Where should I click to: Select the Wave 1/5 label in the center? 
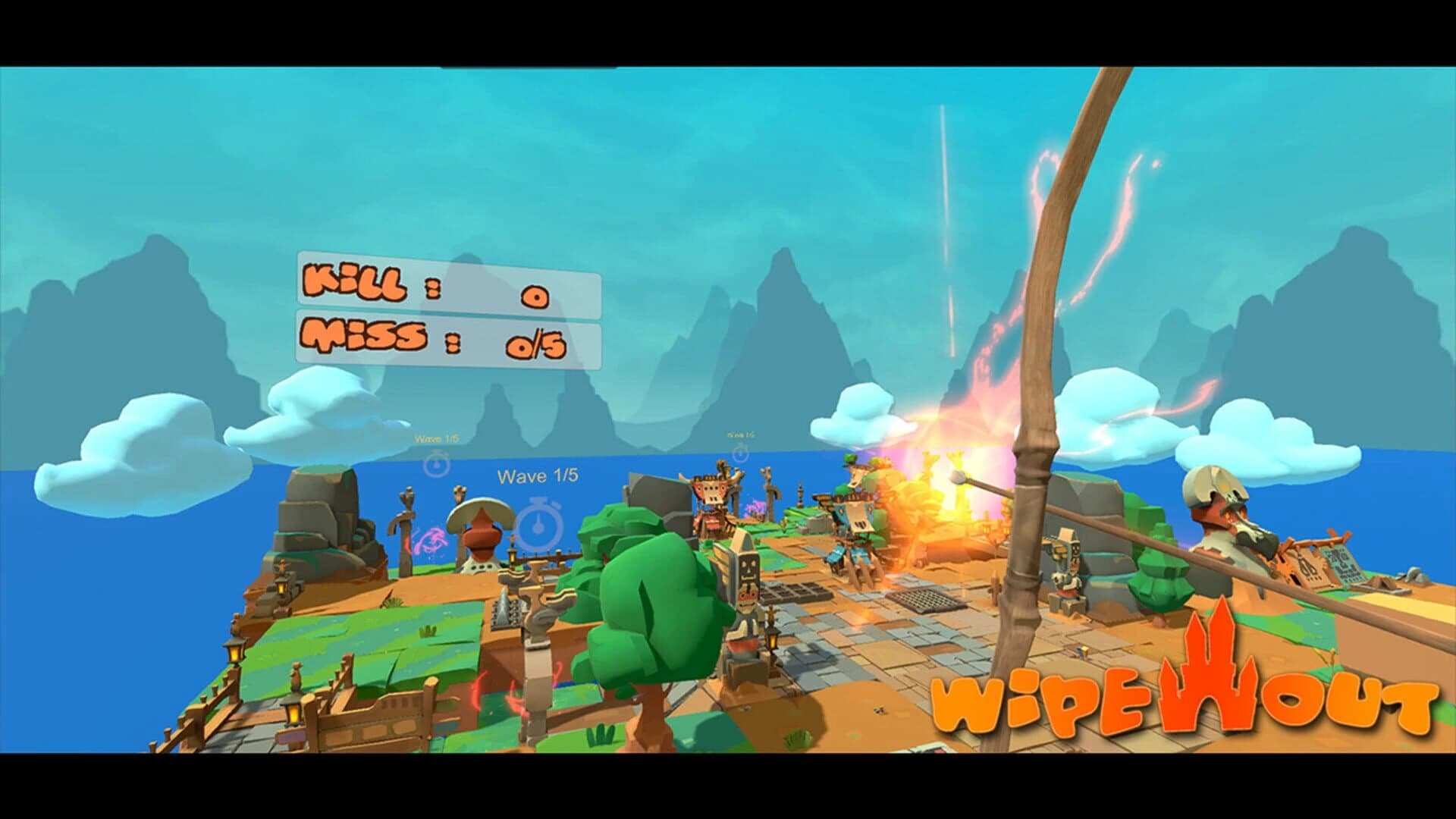tap(539, 476)
